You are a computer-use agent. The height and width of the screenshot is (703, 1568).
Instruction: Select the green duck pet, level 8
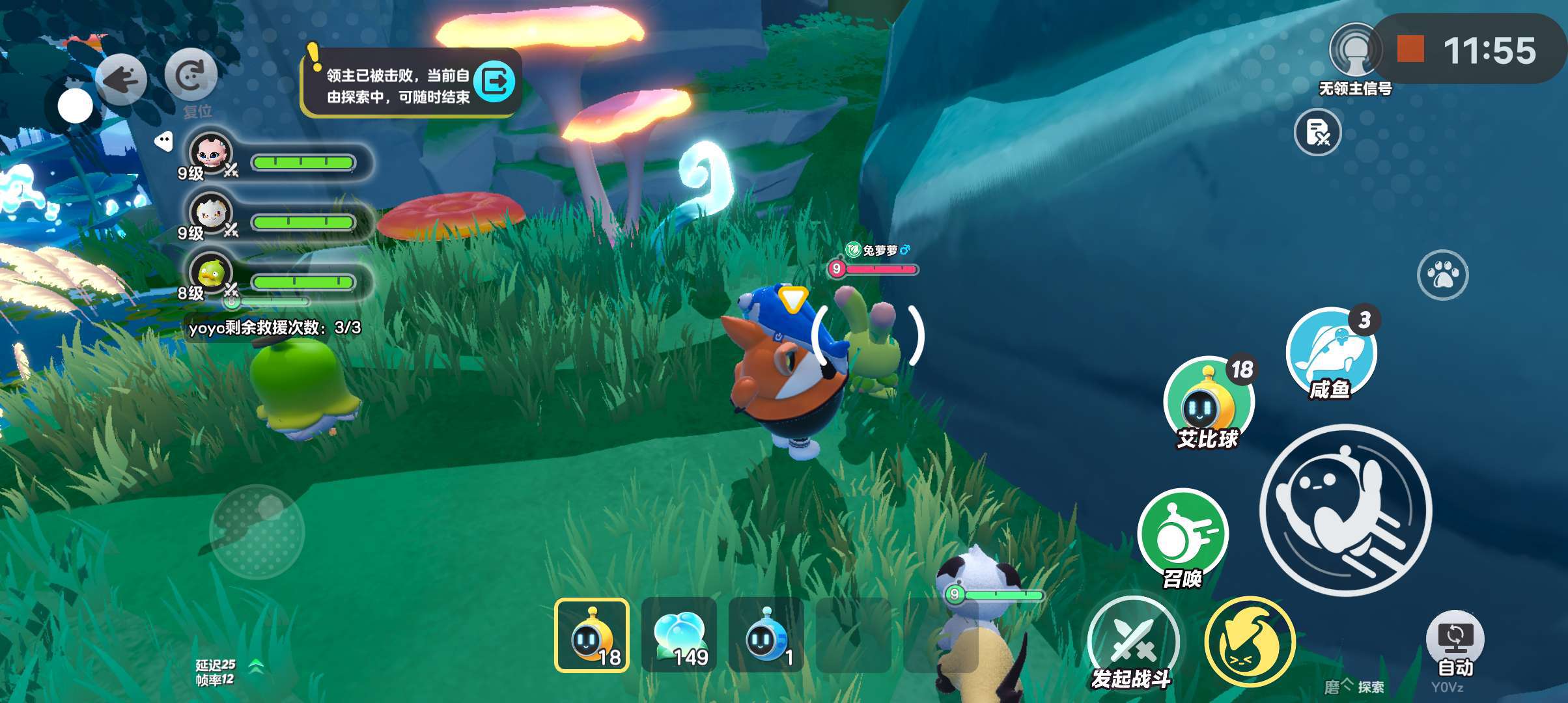210,273
